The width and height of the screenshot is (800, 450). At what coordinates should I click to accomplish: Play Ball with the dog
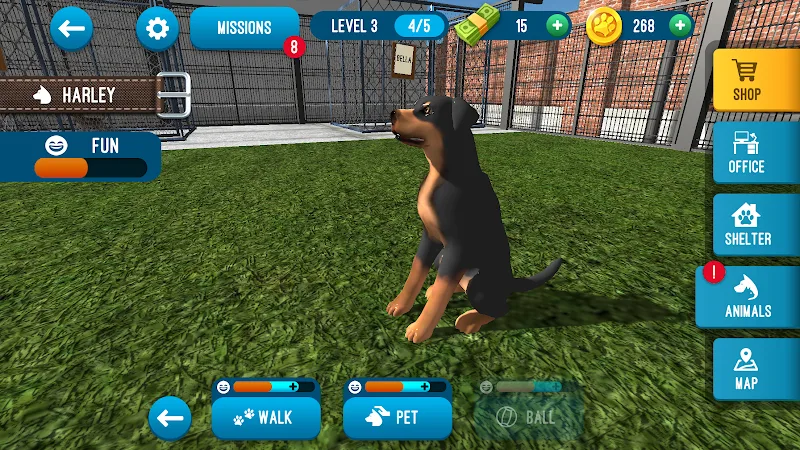tap(527, 418)
